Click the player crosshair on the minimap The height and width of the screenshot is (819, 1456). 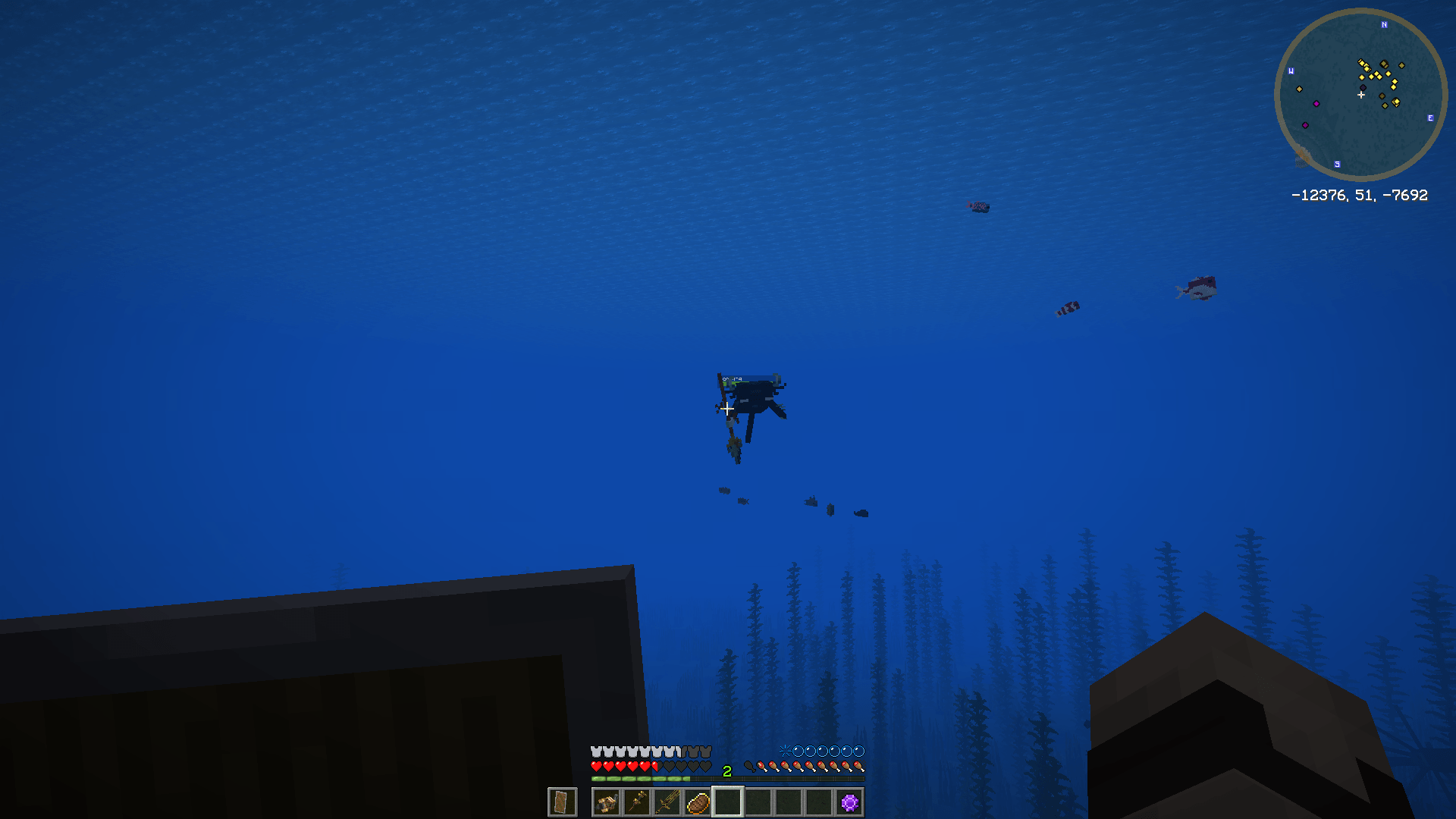click(1361, 95)
